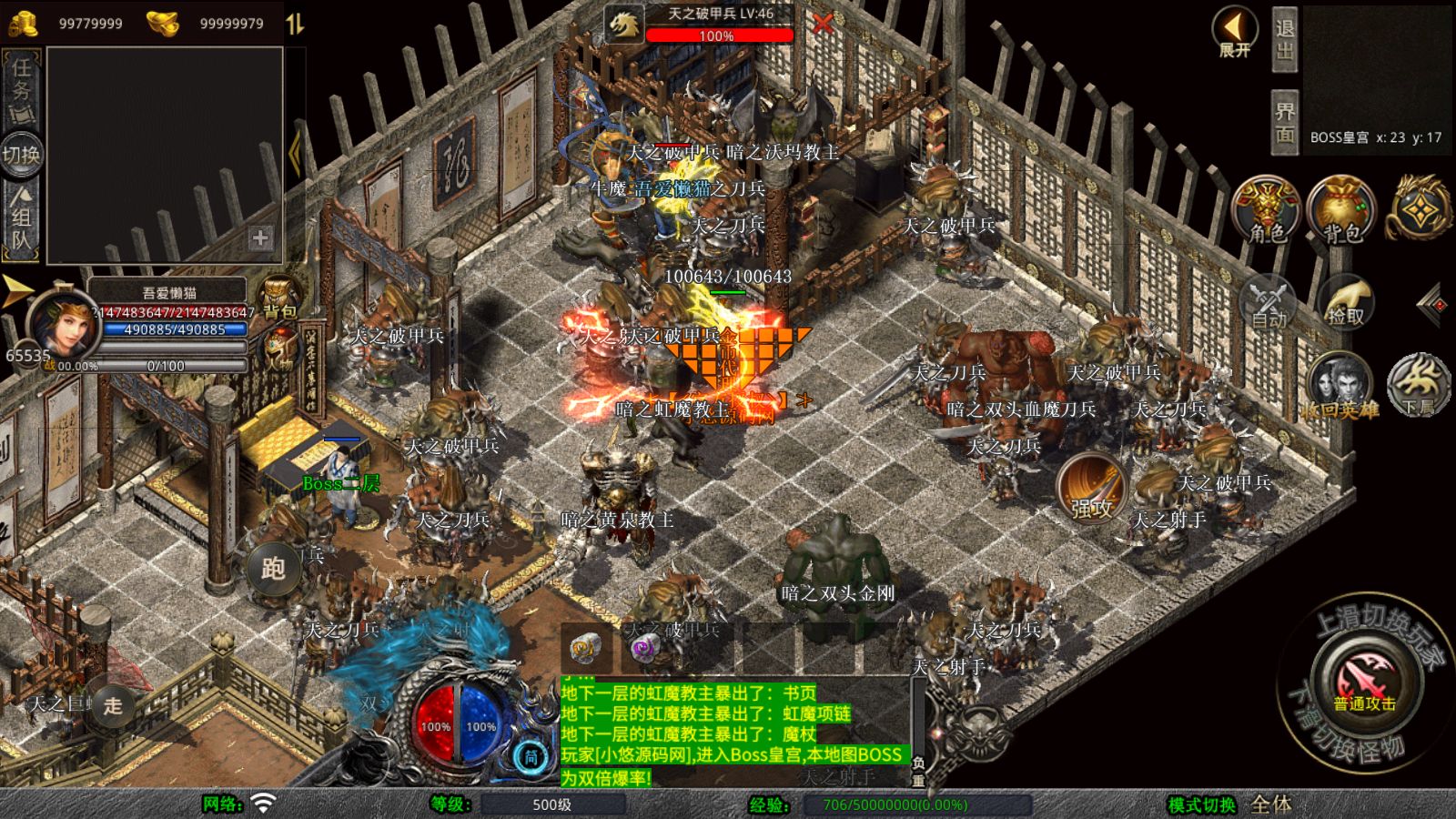Image resolution: width=1456 pixels, height=819 pixels.
Task: Close the target frame with the red X
Action: coord(823,25)
